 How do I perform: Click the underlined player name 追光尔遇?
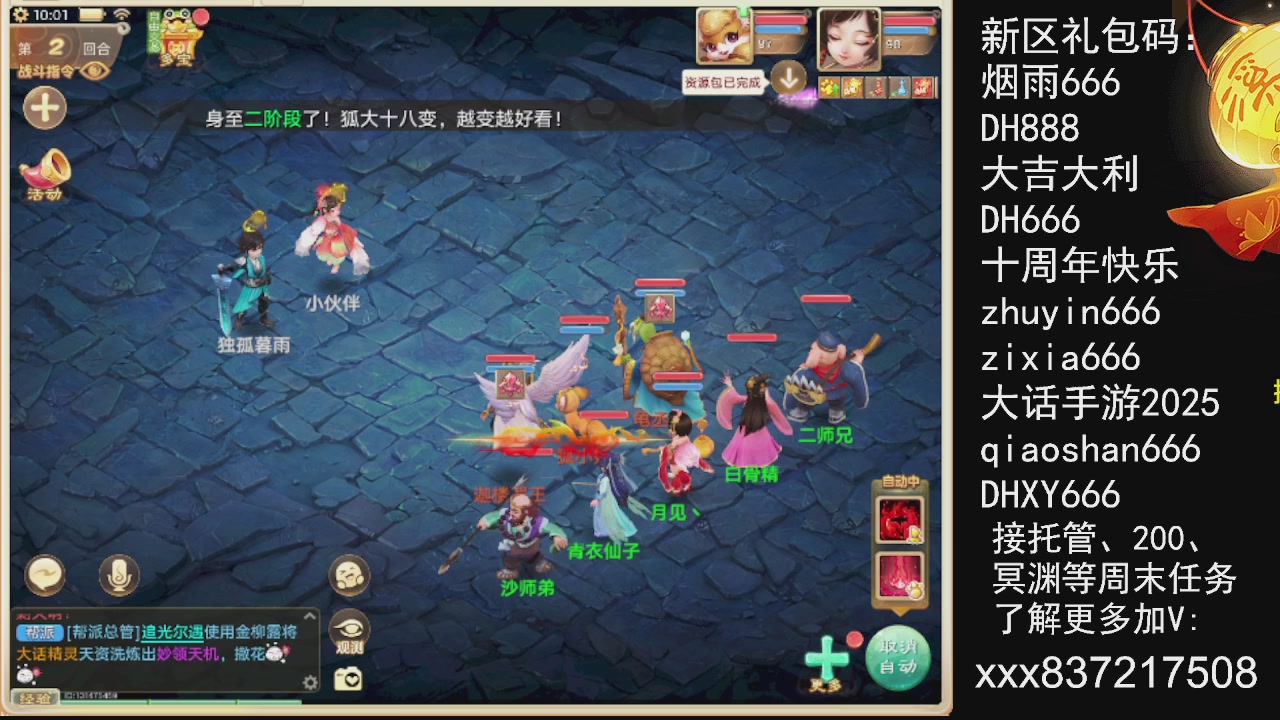(x=172, y=633)
